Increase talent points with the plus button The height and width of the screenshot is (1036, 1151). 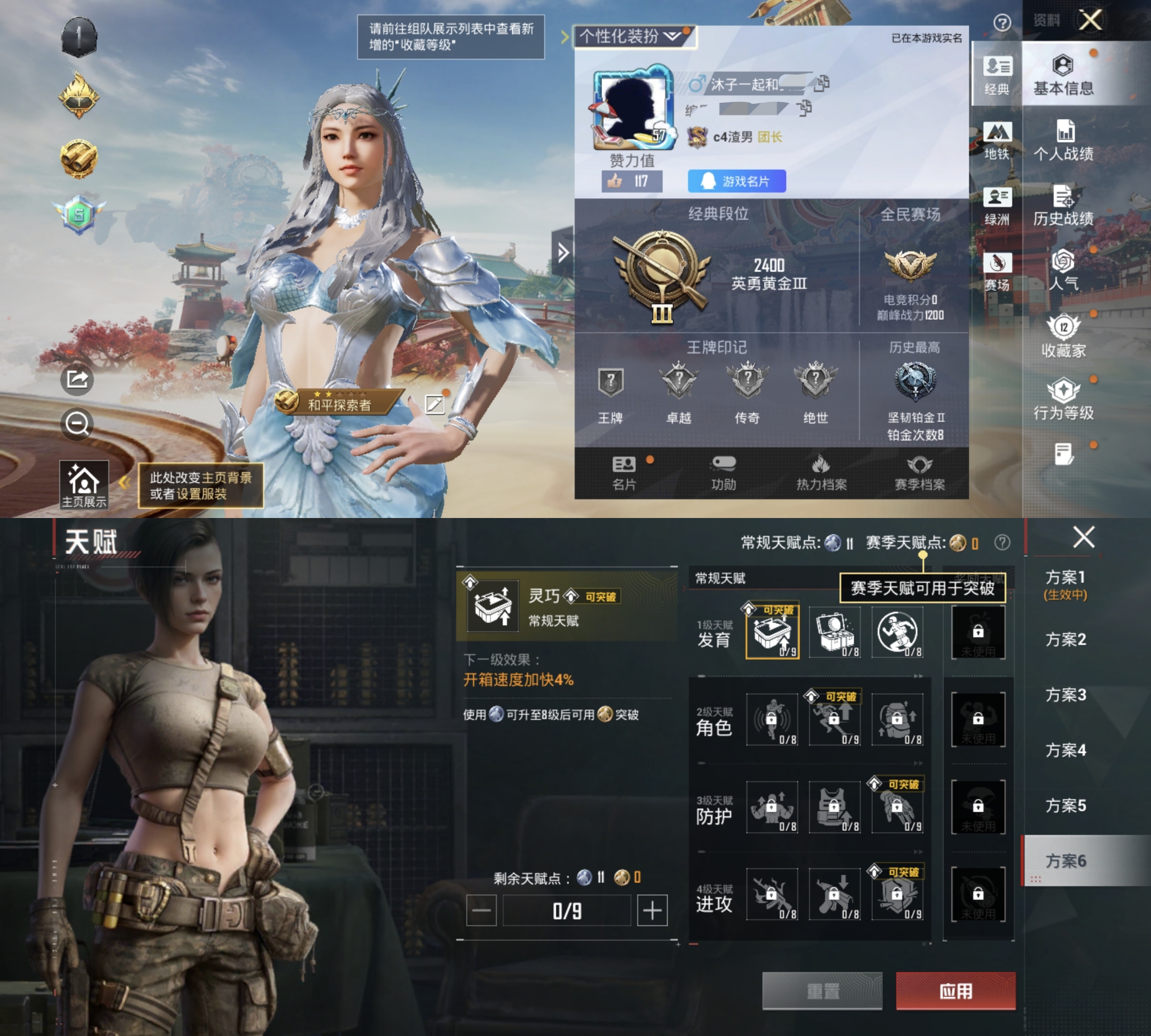652,910
